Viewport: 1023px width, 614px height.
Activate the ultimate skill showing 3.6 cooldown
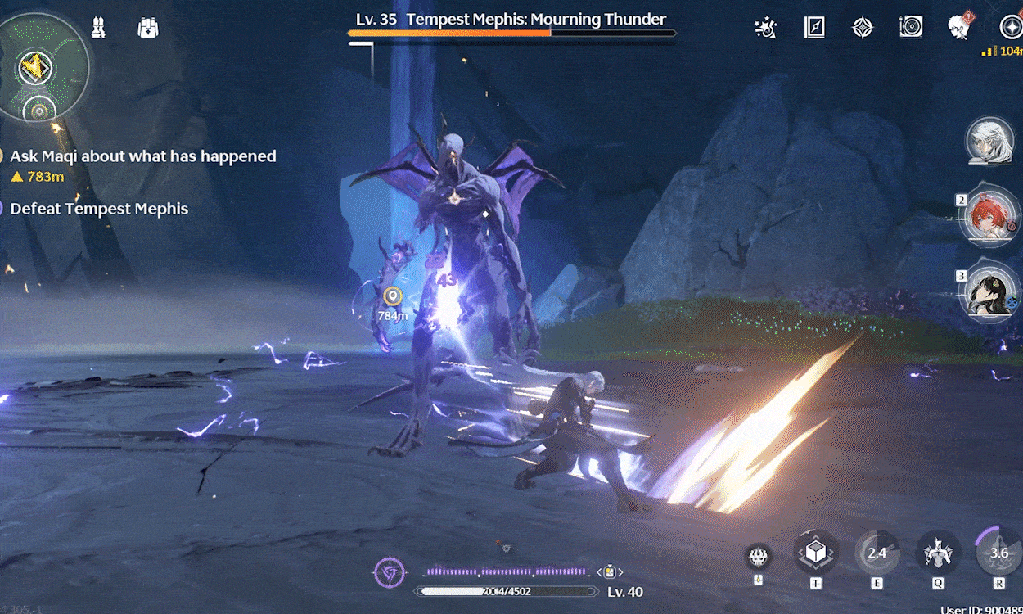point(997,553)
